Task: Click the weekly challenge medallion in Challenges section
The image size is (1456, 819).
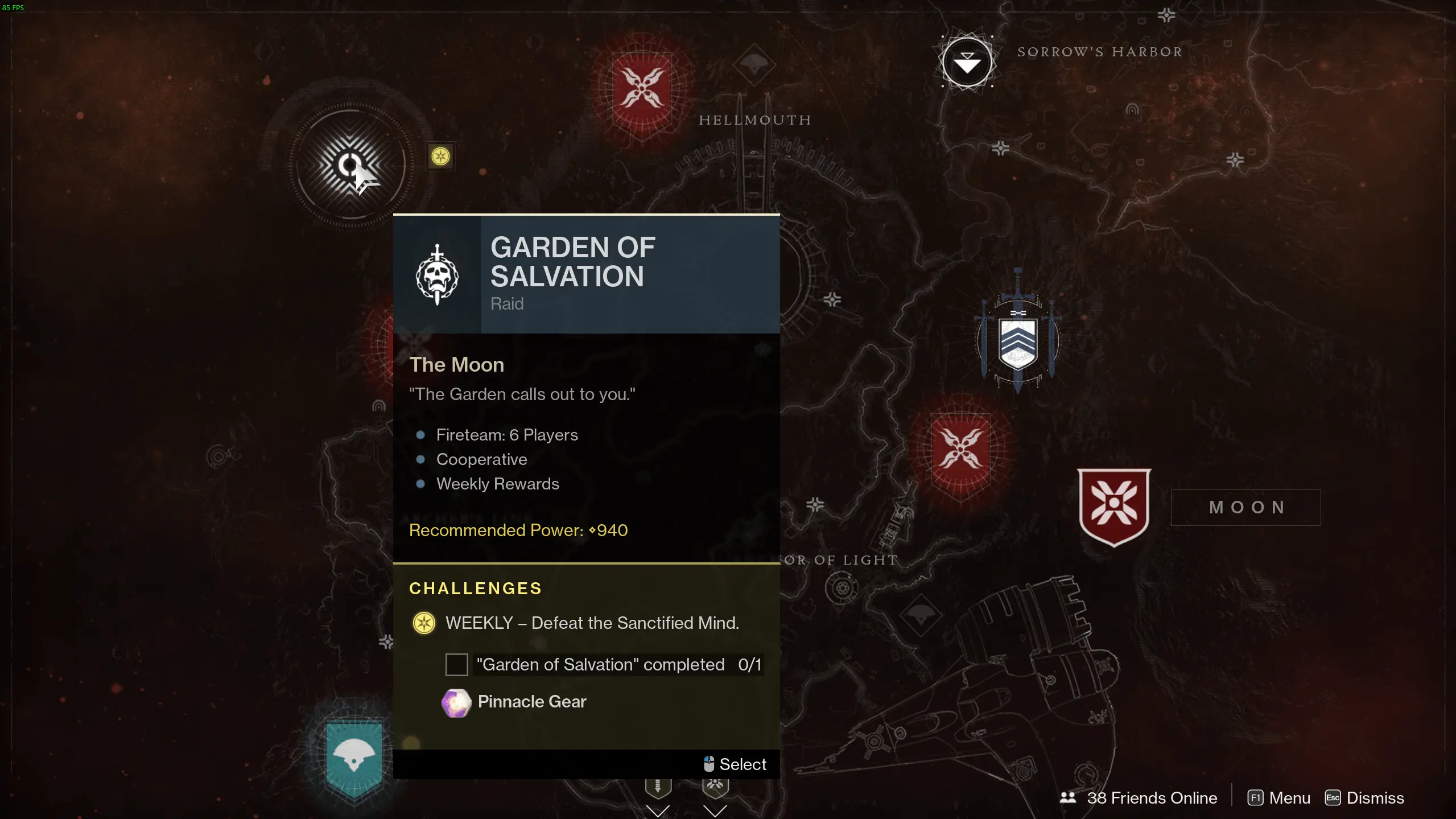Action: [x=424, y=623]
